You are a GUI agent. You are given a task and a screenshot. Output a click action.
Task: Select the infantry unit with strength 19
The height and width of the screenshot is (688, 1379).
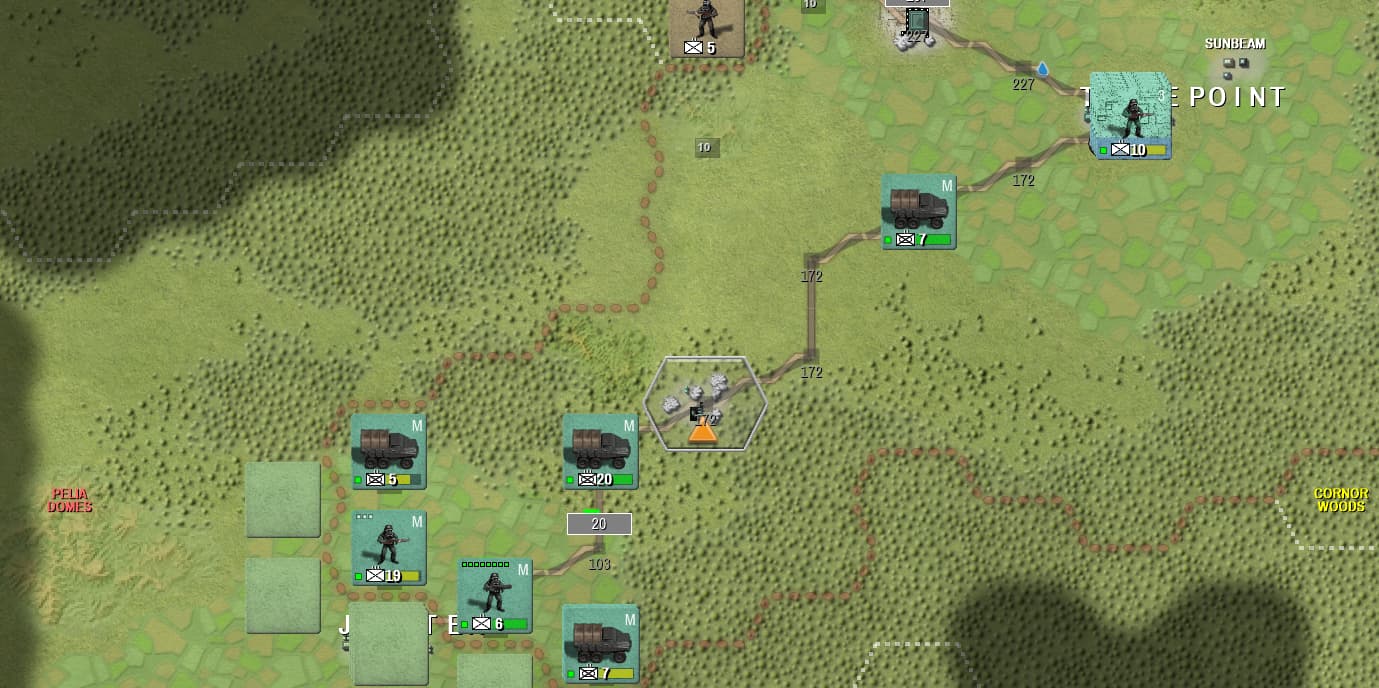coord(388,547)
